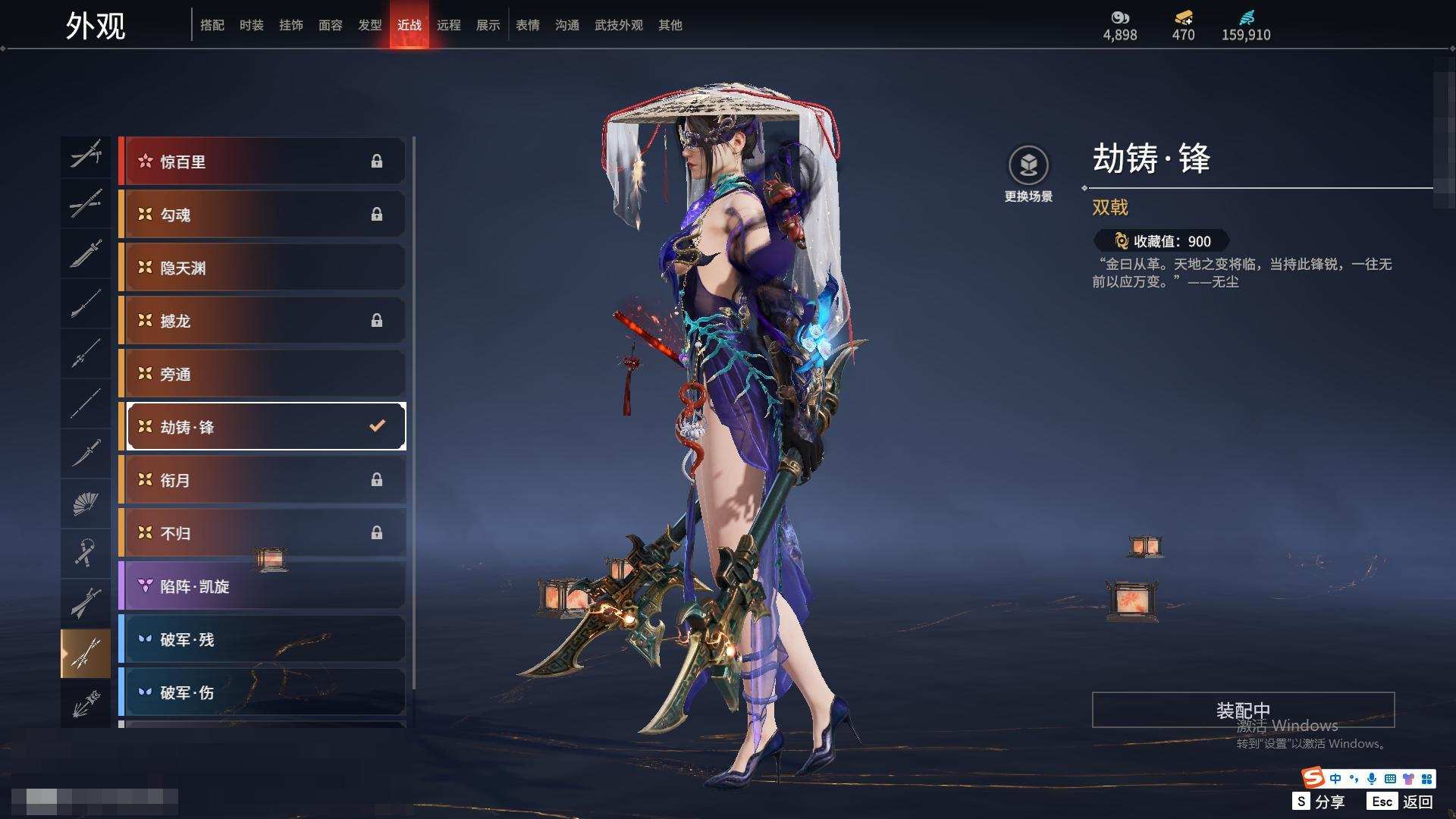Click the 装配中 equip button
The width and height of the screenshot is (1456, 819).
click(1242, 710)
